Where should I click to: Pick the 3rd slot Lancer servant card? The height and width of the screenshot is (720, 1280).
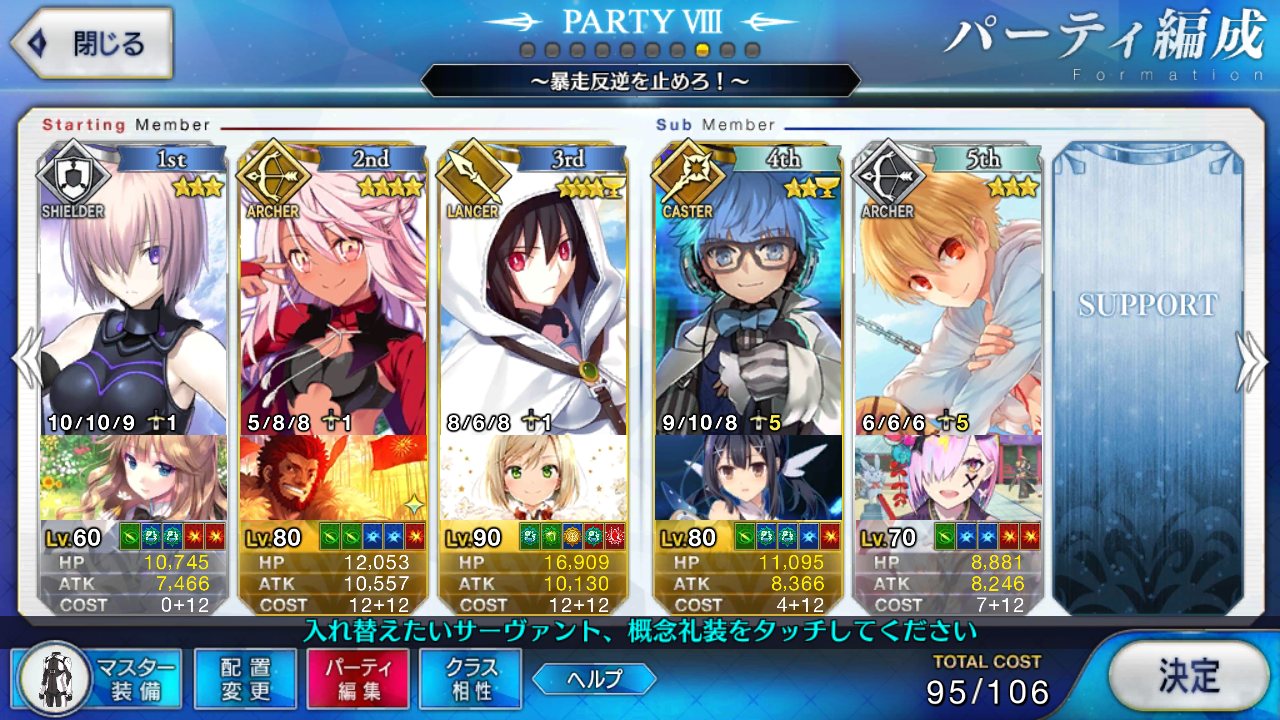tap(533, 300)
